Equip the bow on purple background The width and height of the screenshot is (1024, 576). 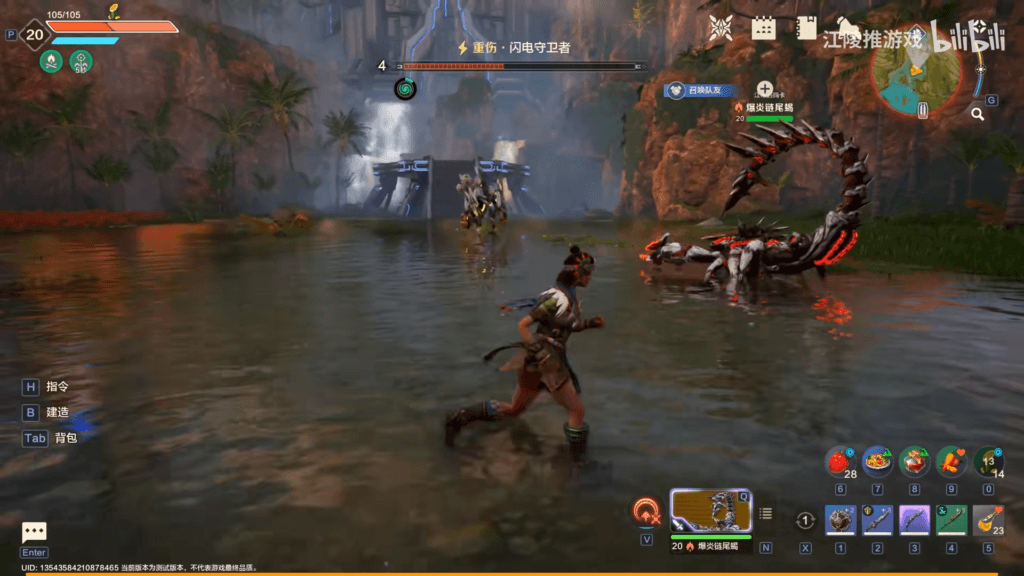(914, 521)
